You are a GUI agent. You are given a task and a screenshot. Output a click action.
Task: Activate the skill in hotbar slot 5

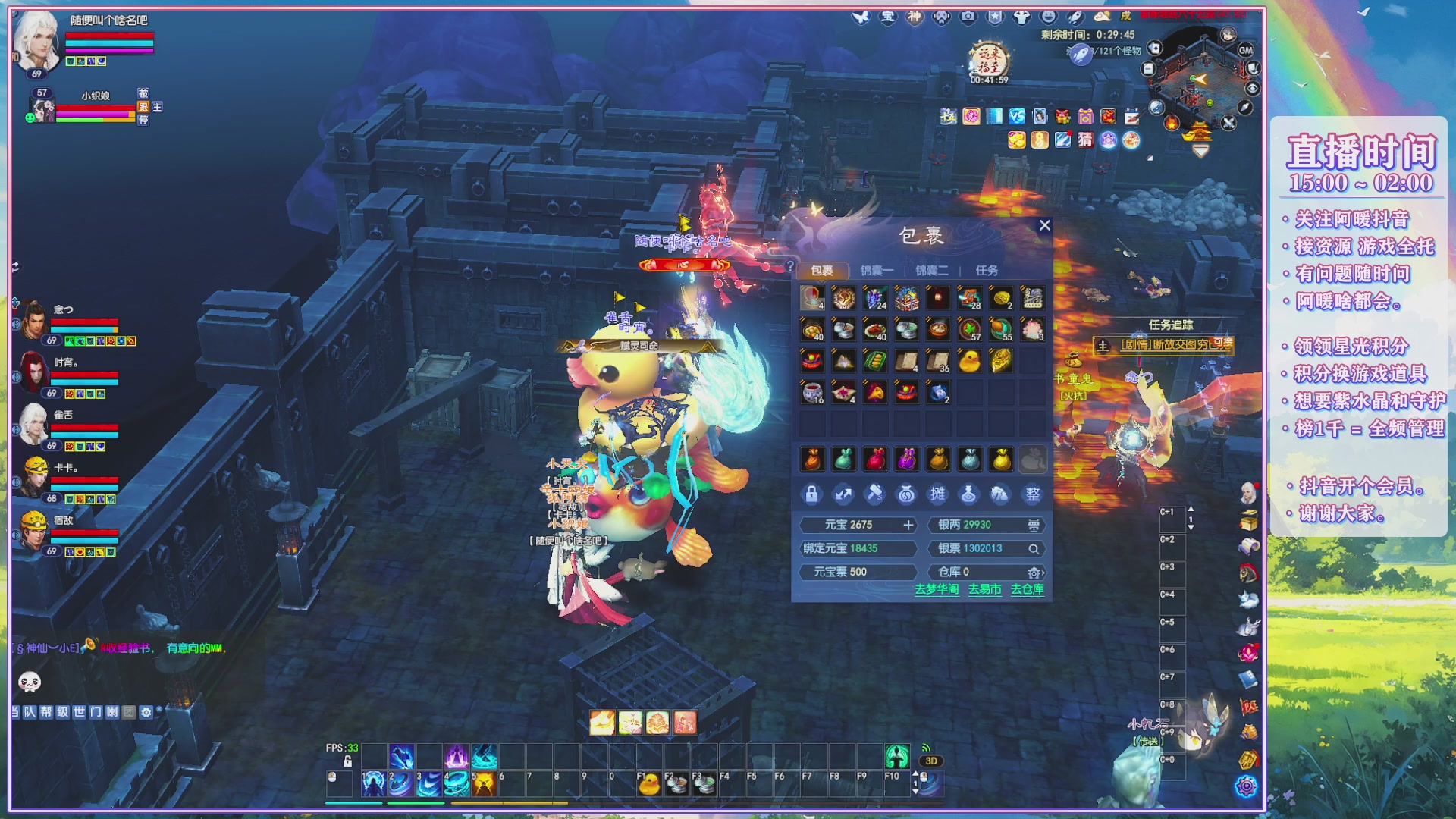(x=484, y=785)
